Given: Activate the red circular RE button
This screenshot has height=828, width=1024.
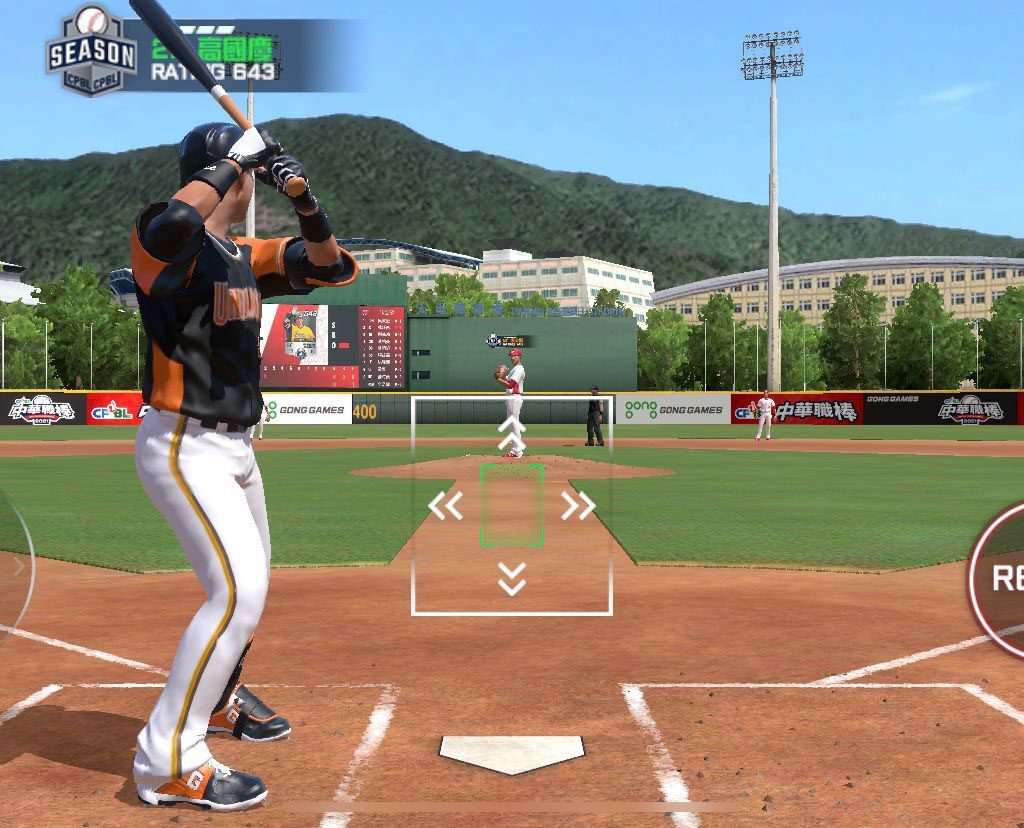Looking at the screenshot, I should pos(1000,577).
